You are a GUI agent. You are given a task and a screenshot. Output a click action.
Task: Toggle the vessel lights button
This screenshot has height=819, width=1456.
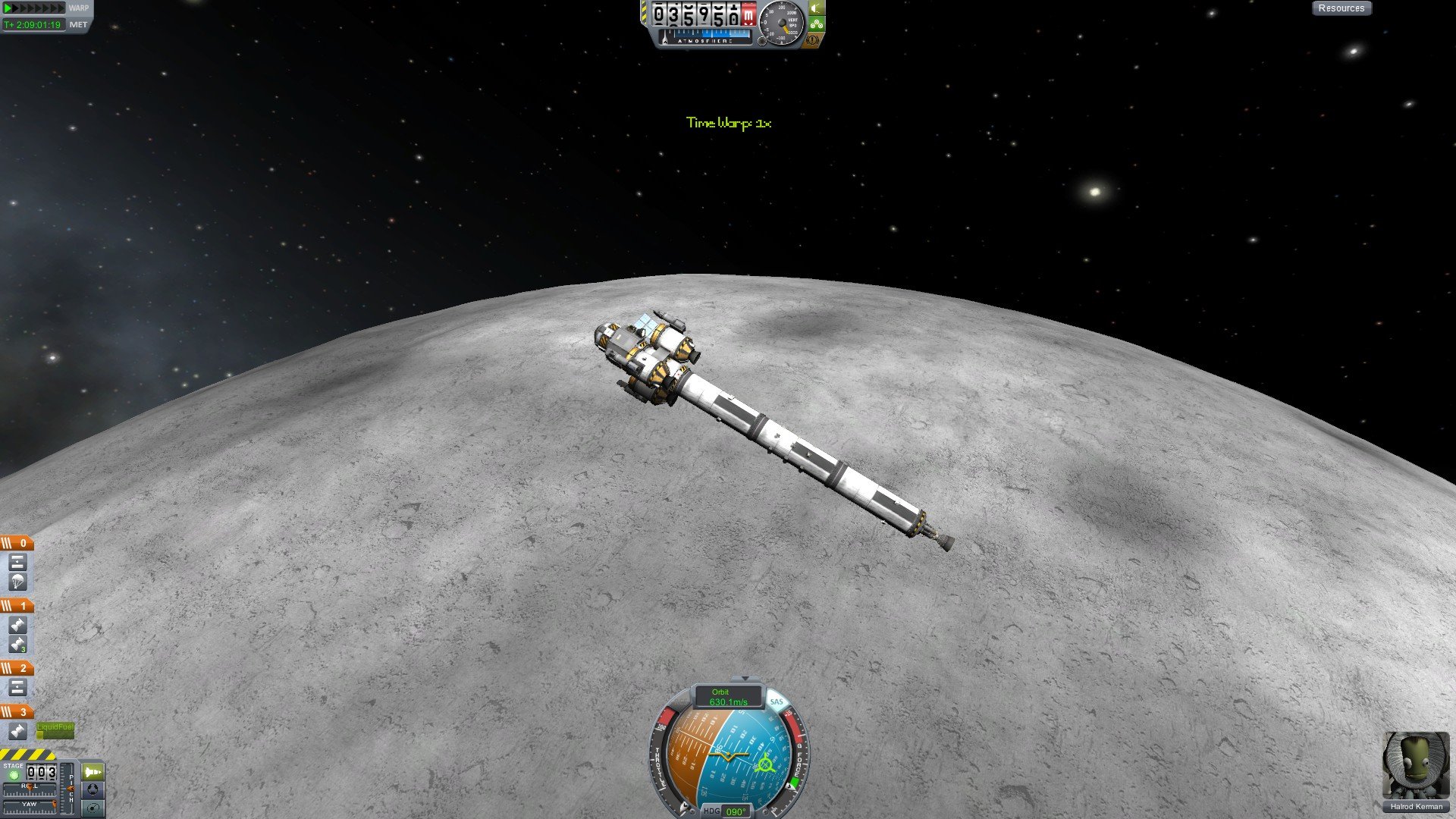tap(817, 8)
